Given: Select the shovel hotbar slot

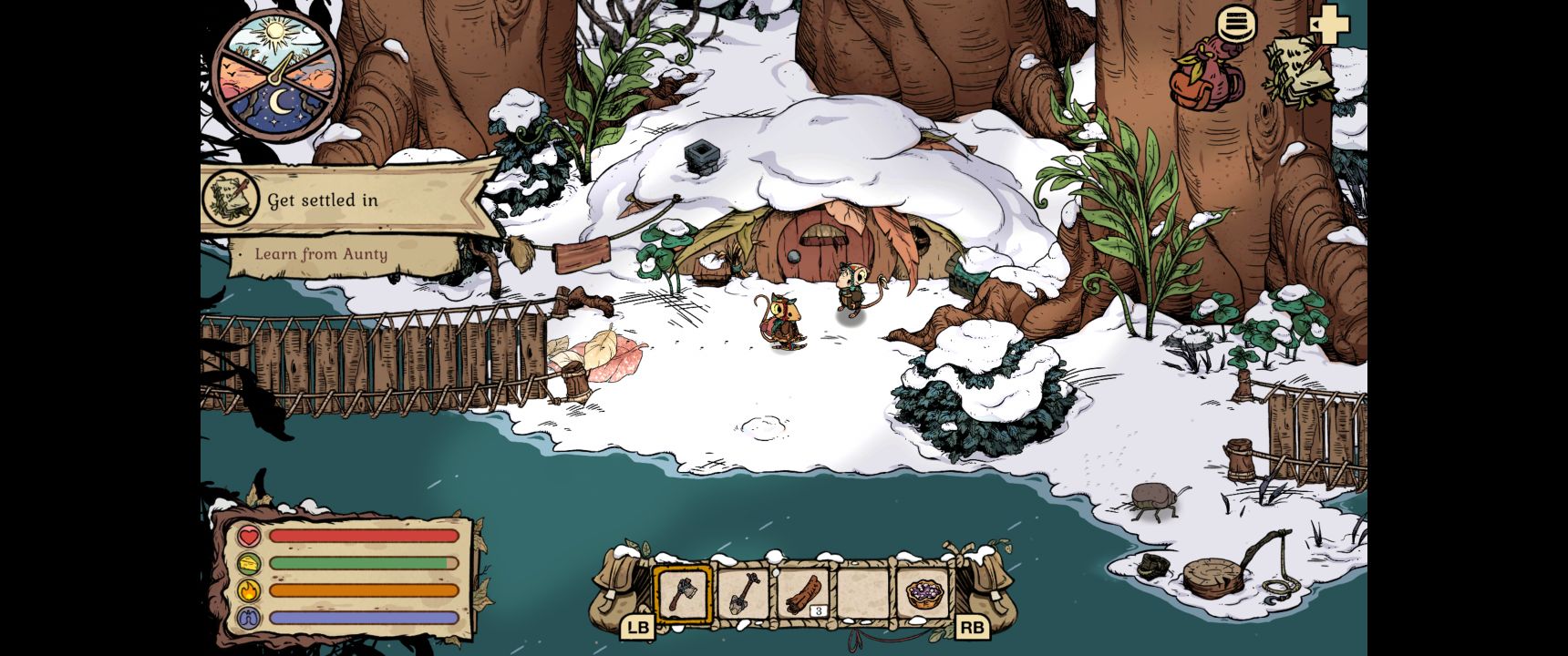Looking at the screenshot, I should point(742,594).
